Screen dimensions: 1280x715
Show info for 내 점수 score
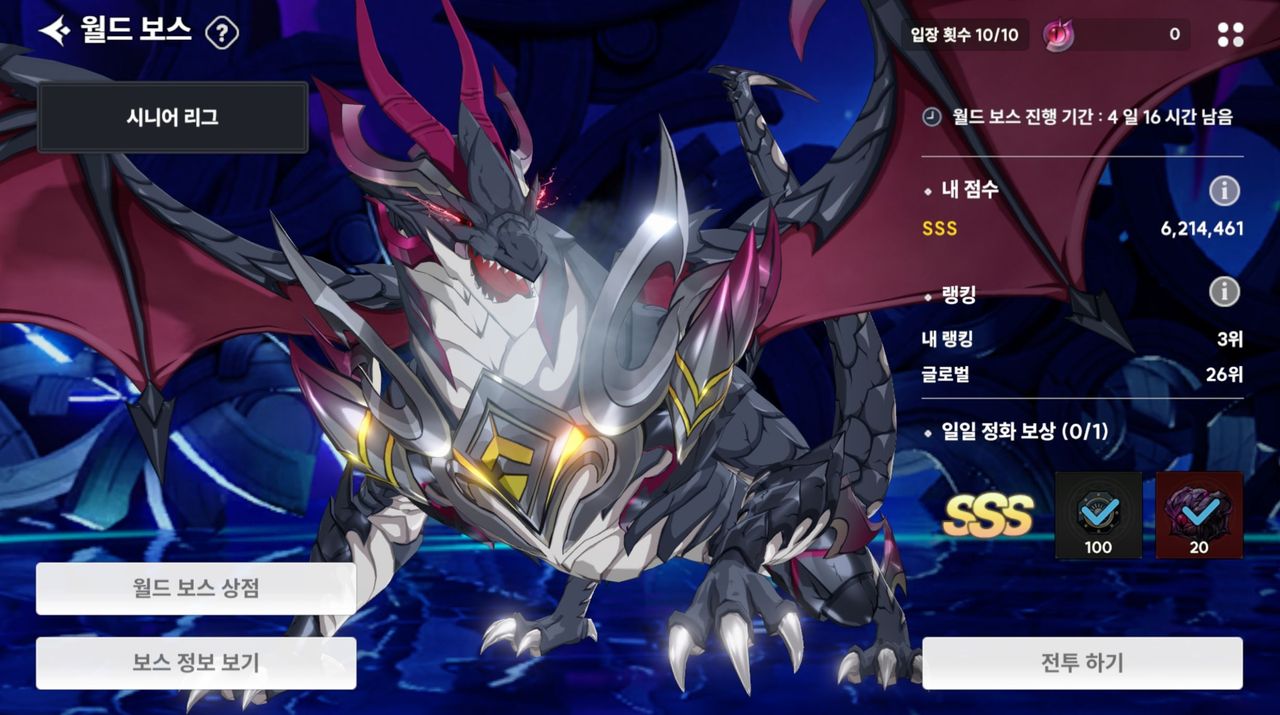click(1224, 190)
